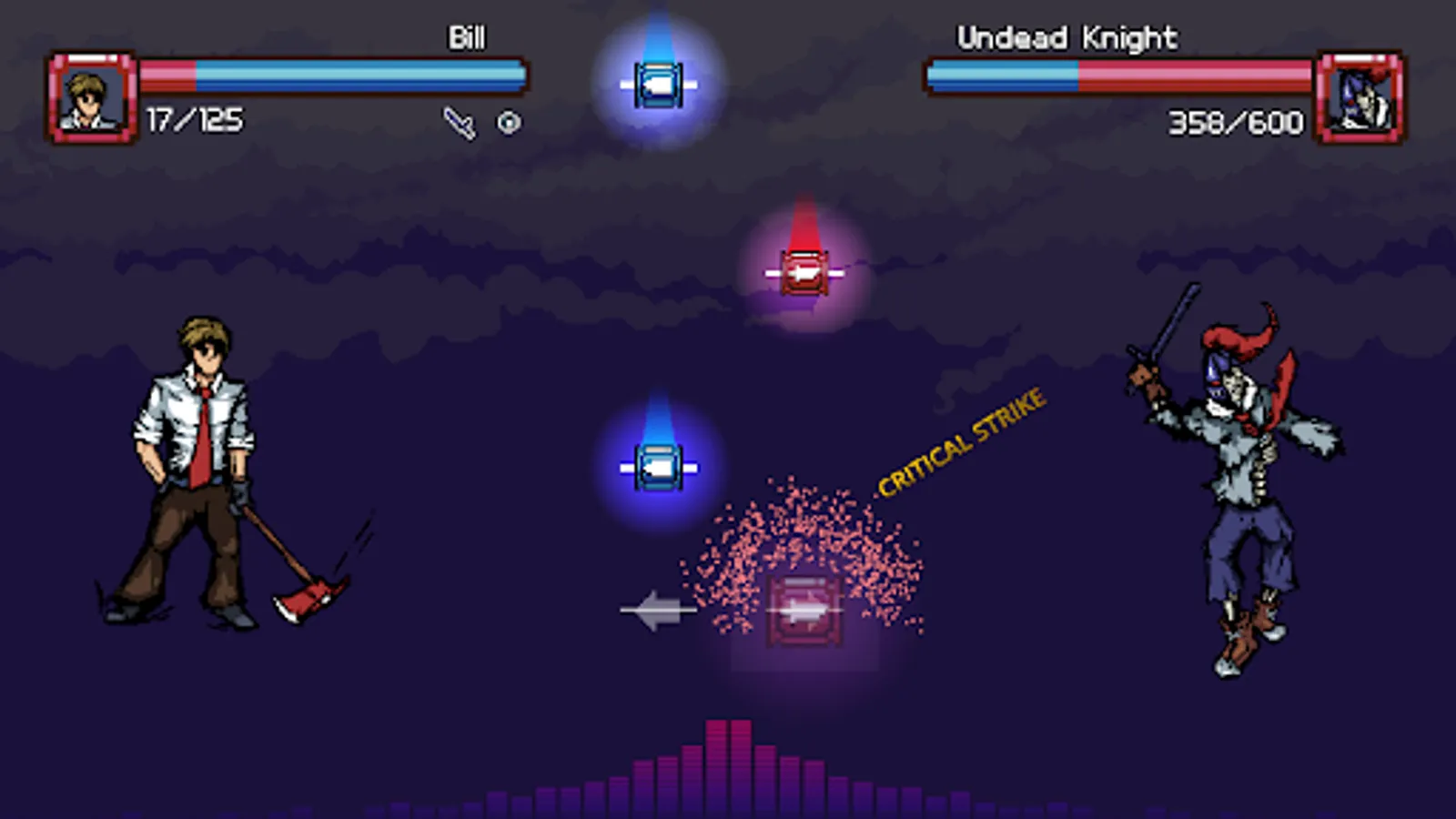Select the sword attack icon under Bill's name
1456x819 pixels.
pyautogui.click(x=459, y=120)
